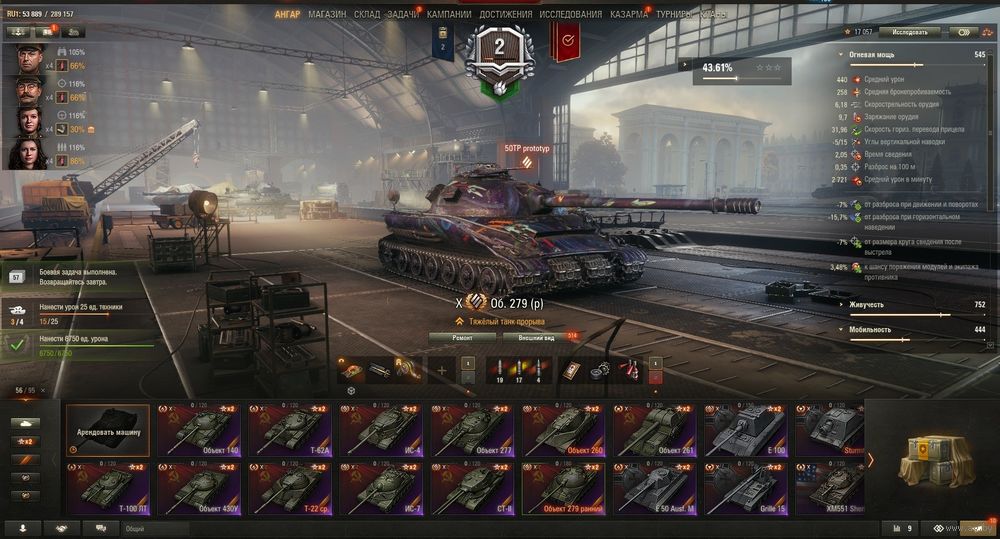The width and height of the screenshot is (1000, 539).
Task: Expand the Мобильность stats section
Action: coord(842,329)
